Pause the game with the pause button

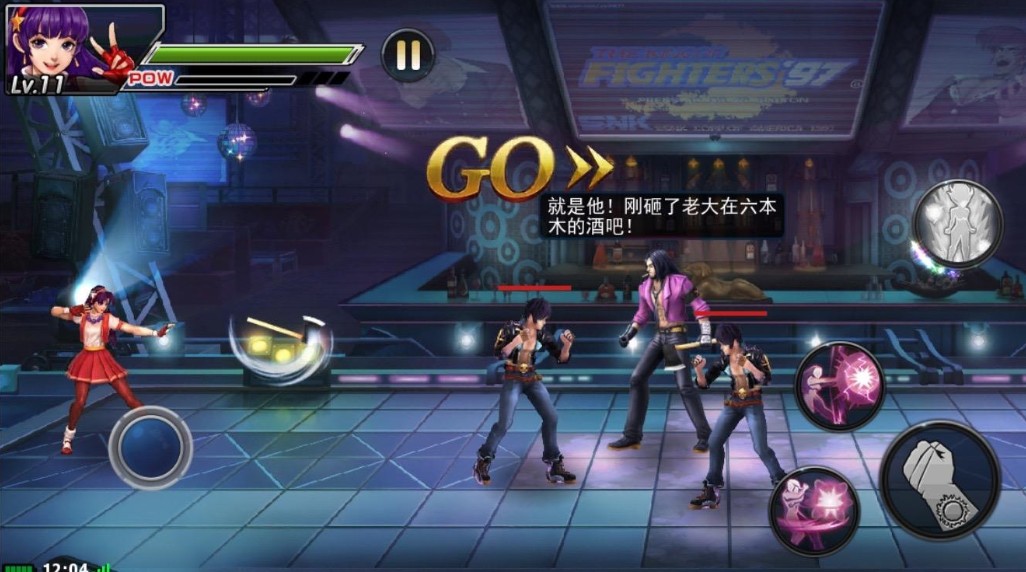point(408,54)
